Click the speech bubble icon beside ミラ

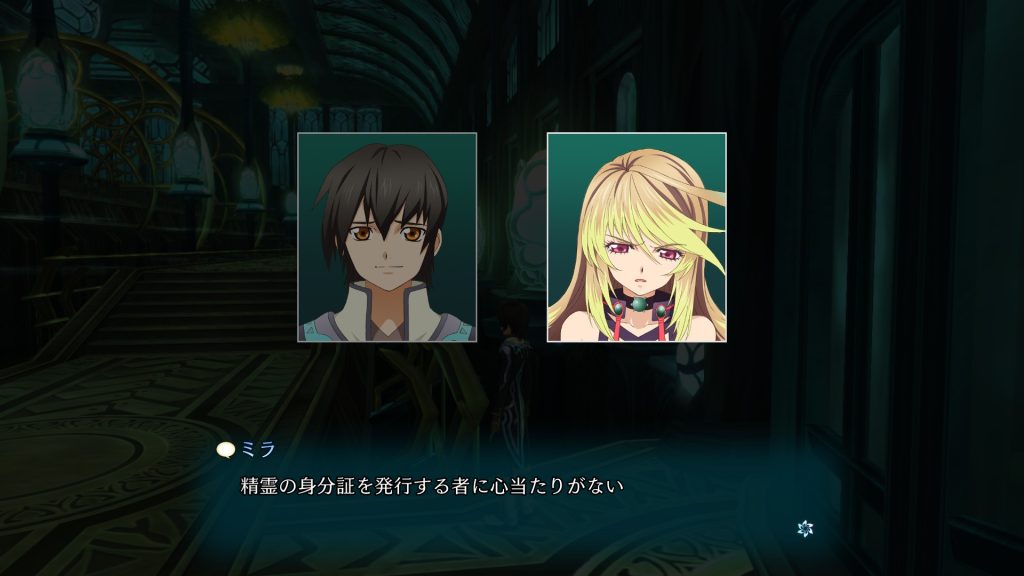226,451
